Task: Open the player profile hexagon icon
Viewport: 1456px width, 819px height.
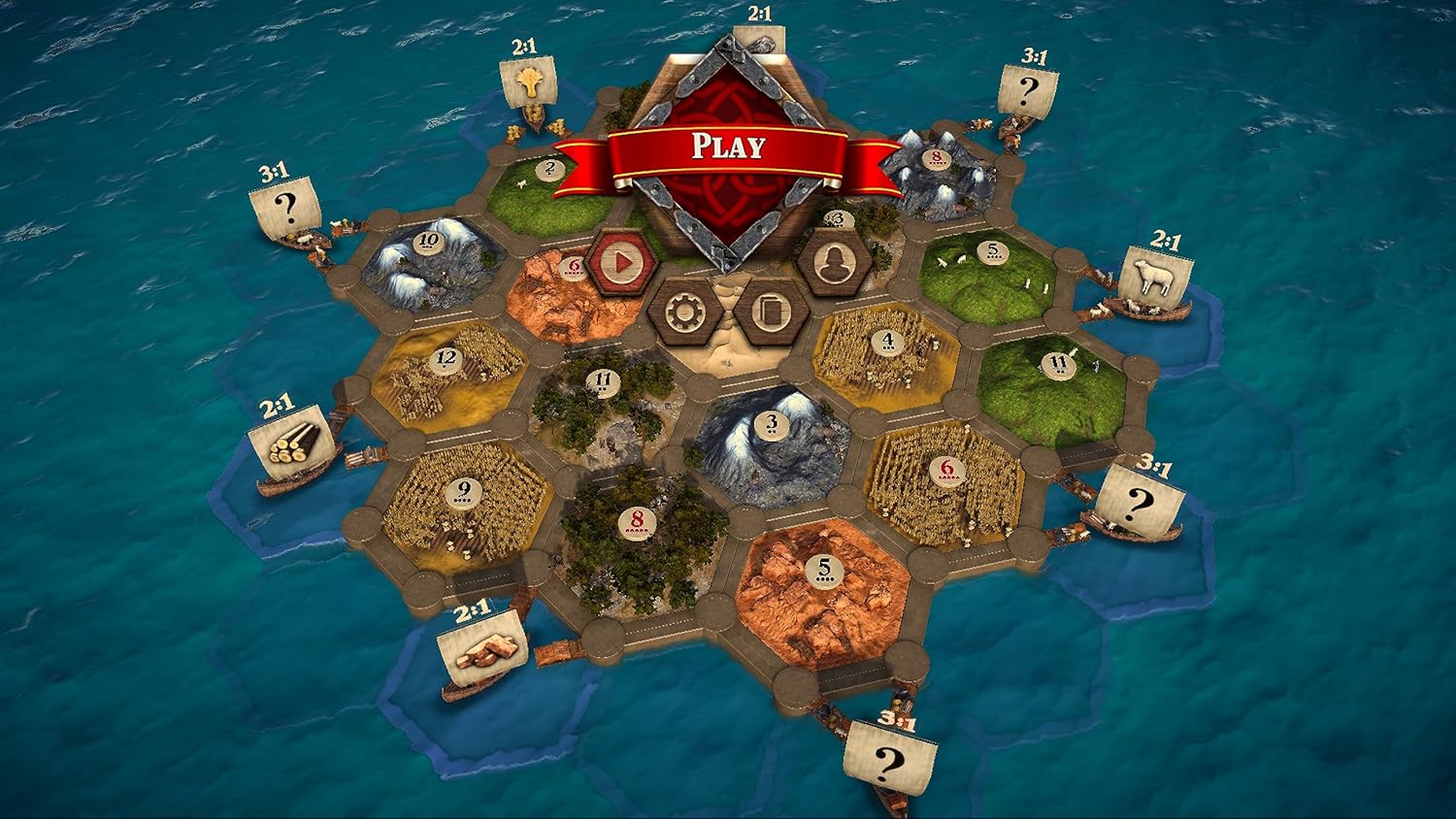Action: pos(837,262)
